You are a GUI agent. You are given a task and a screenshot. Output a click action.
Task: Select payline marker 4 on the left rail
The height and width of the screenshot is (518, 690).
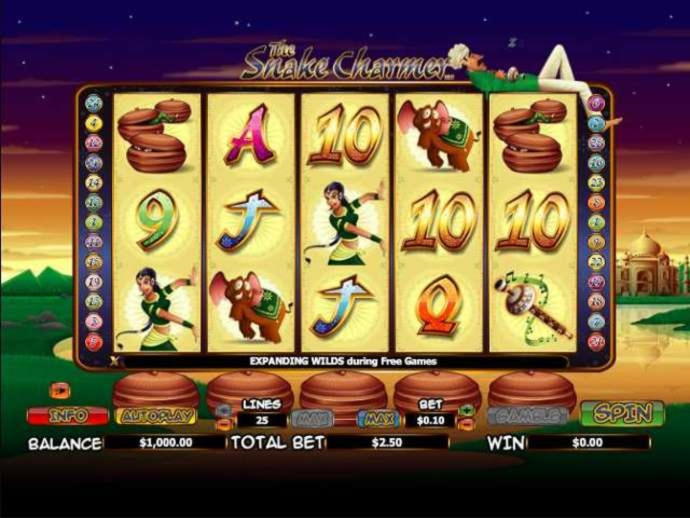click(x=94, y=122)
